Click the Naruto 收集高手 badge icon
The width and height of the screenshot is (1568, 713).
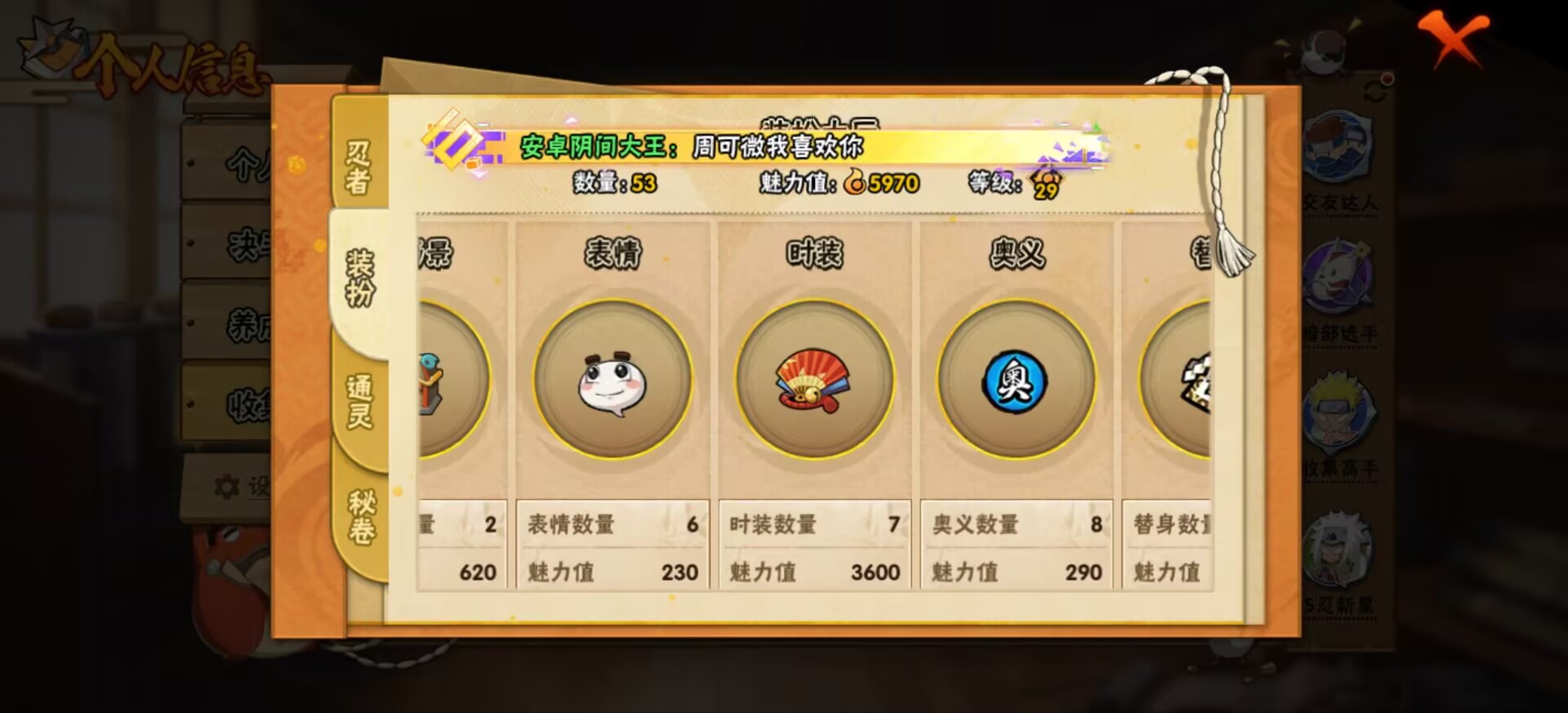(1339, 412)
